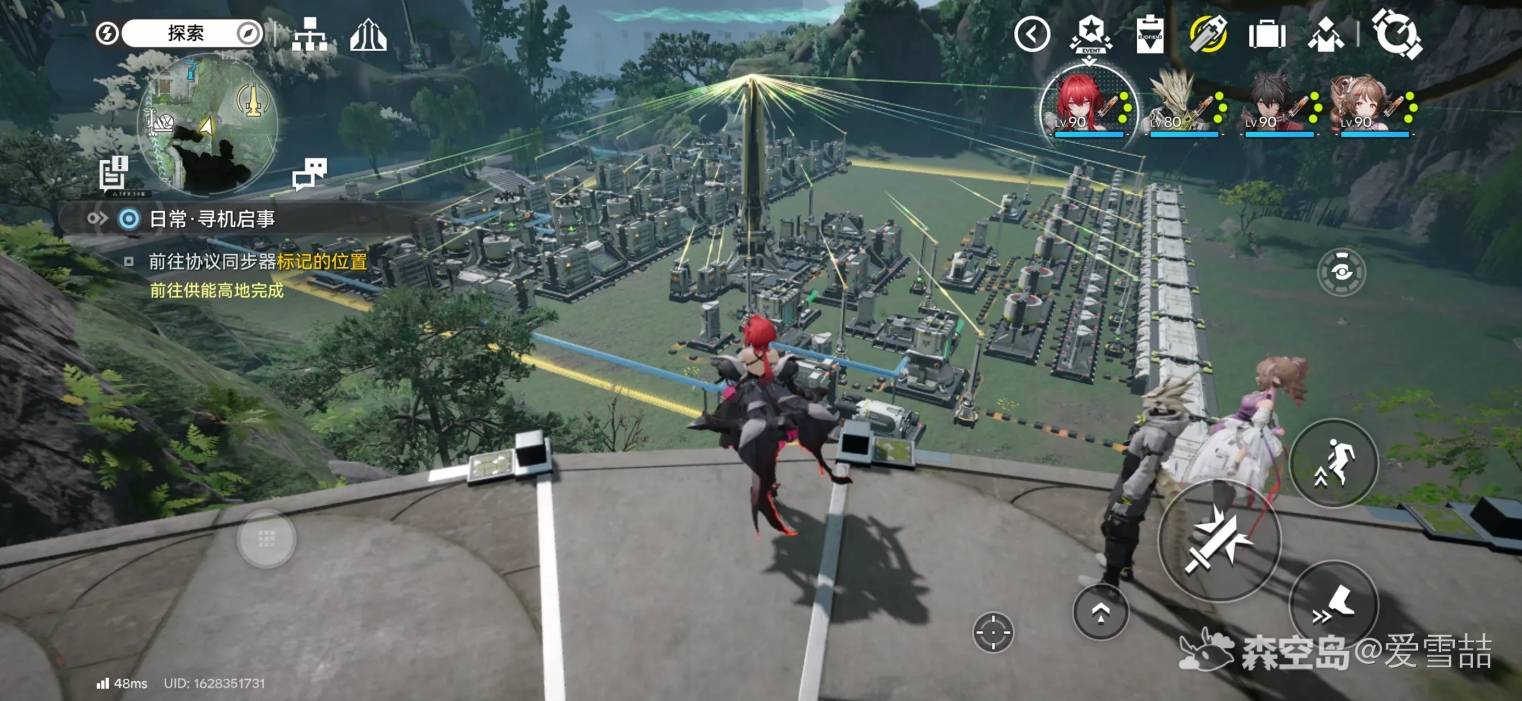This screenshot has height=701, width=1522.
Task: Open the yellow-circled ticket icon
Action: [x=1208, y=35]
